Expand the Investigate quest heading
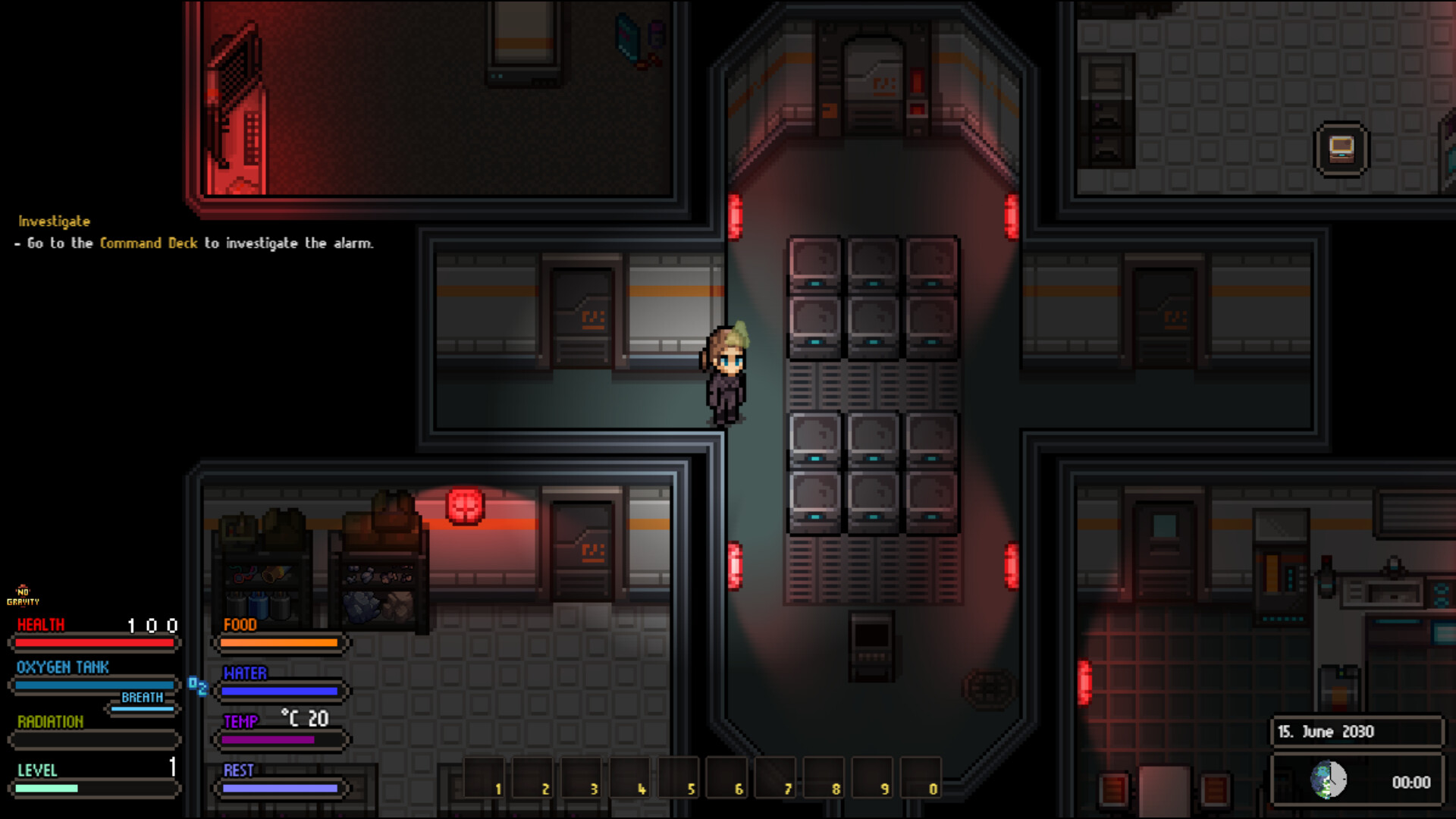 [x=53, y=221]
